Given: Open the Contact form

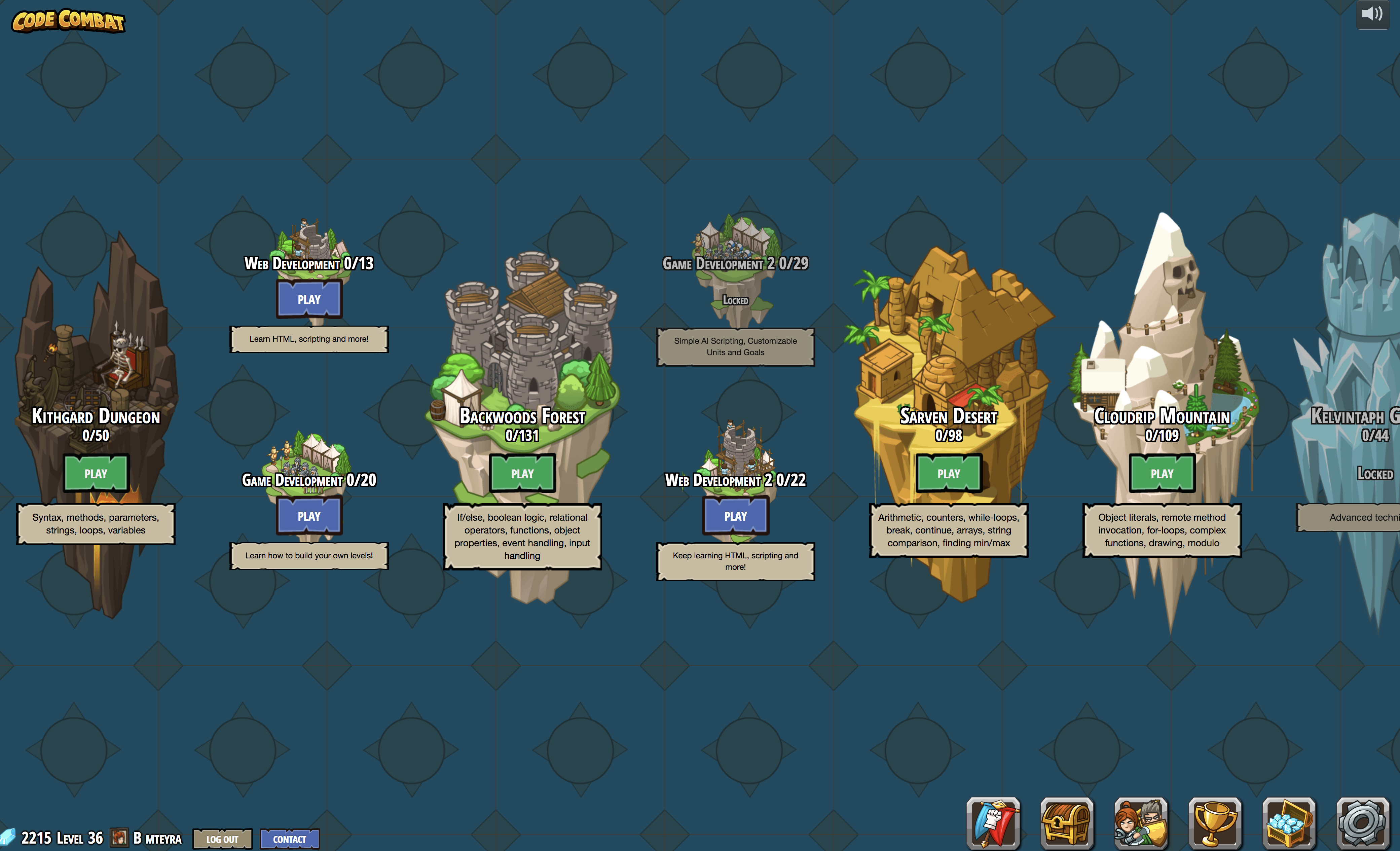Looking at the screenshot, I should pyautogui.click(x=289, y=839).
